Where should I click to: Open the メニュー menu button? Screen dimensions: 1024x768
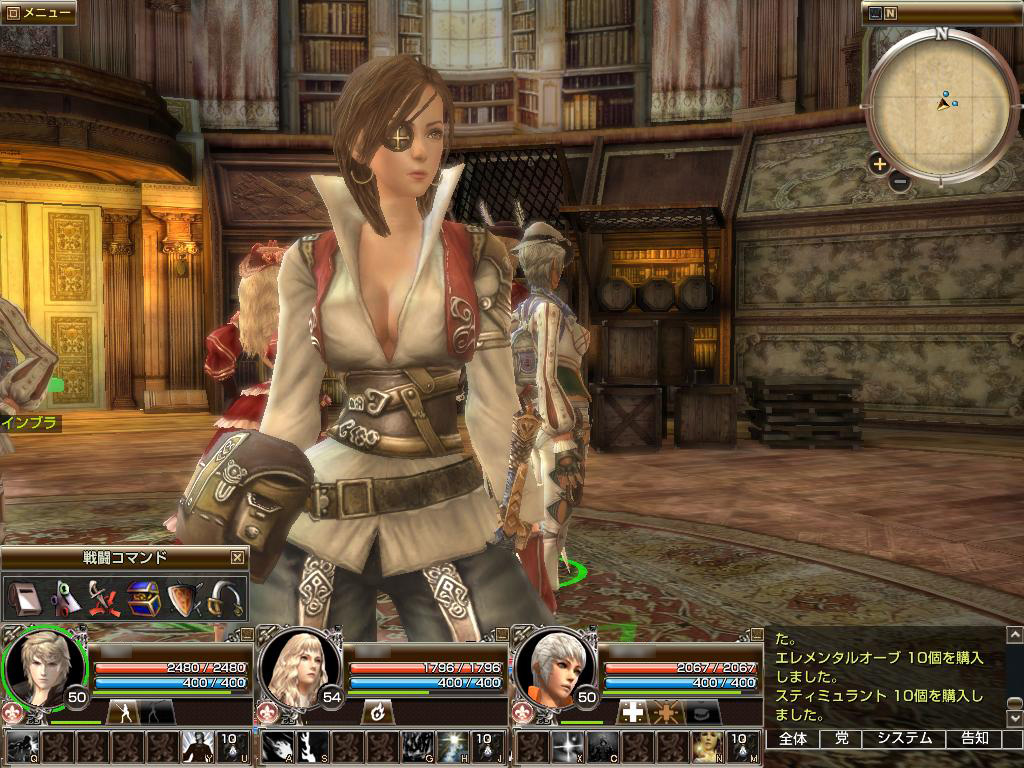tap(38, 13)
